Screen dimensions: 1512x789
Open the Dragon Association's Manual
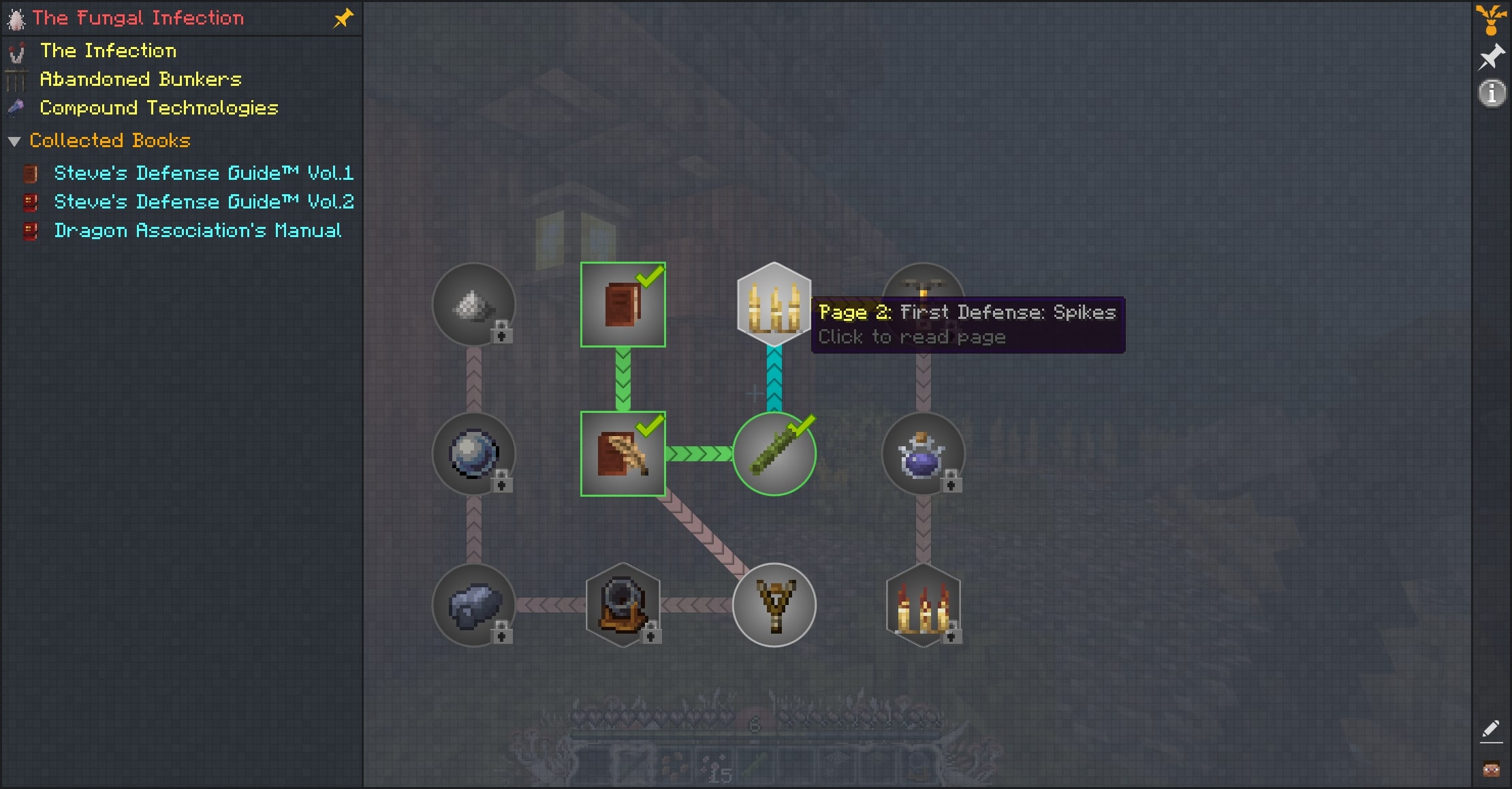click(197, 230)
